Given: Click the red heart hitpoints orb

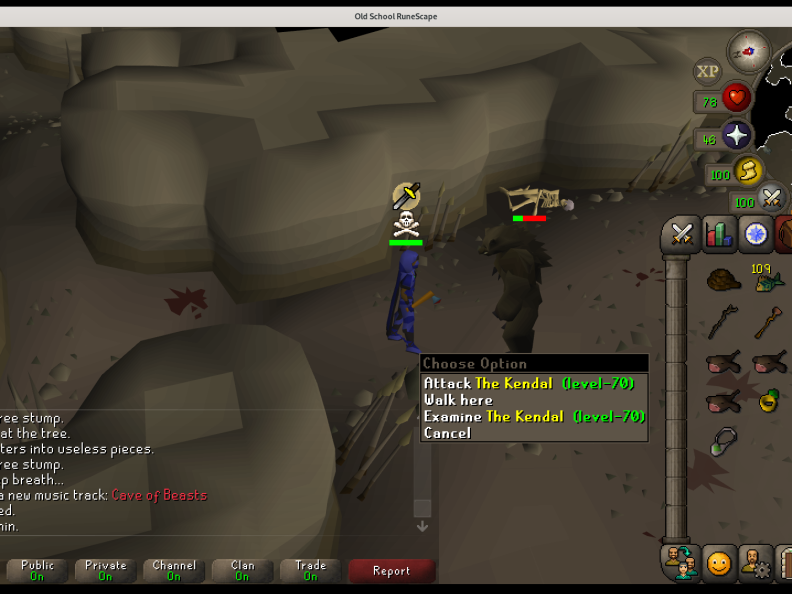Looking at the screenshot, I should [x=737, y=98].
